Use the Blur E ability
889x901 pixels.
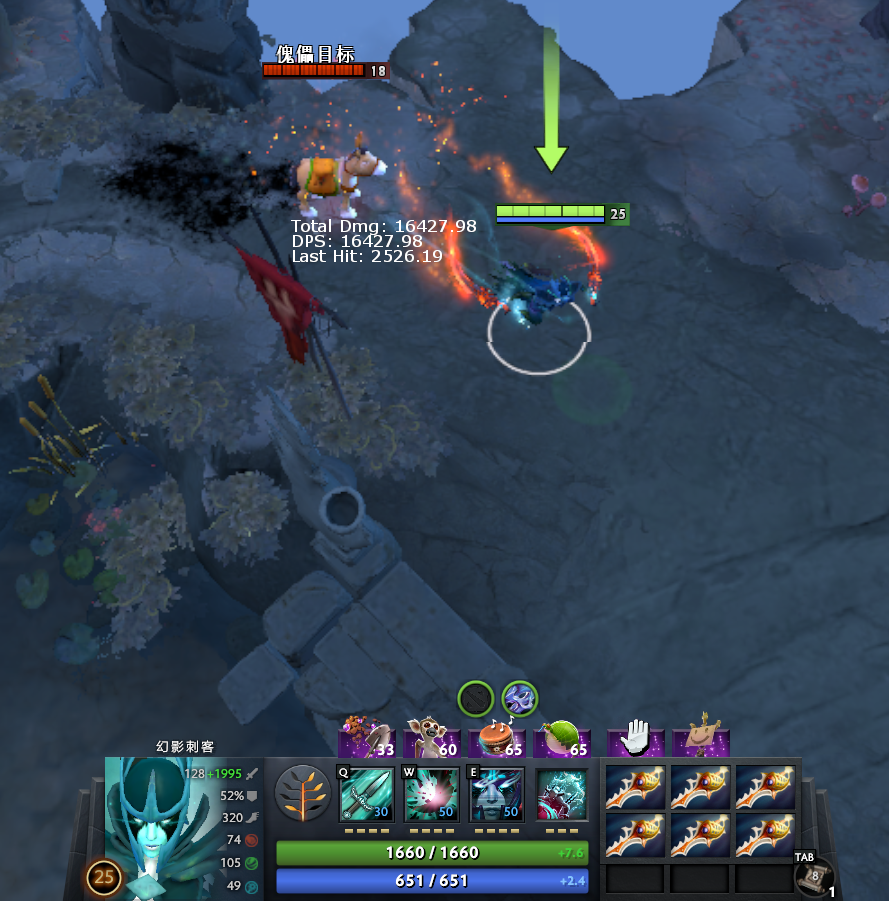pos(497,794)
